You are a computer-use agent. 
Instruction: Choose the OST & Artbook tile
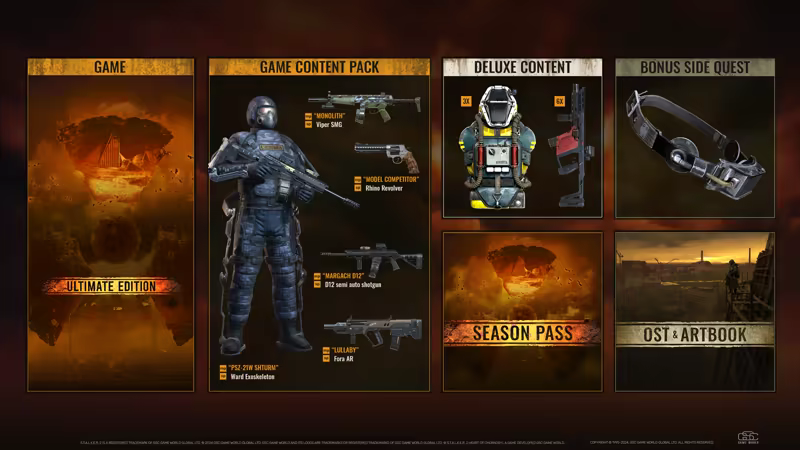pyautogui.click(x=694, y=311)
